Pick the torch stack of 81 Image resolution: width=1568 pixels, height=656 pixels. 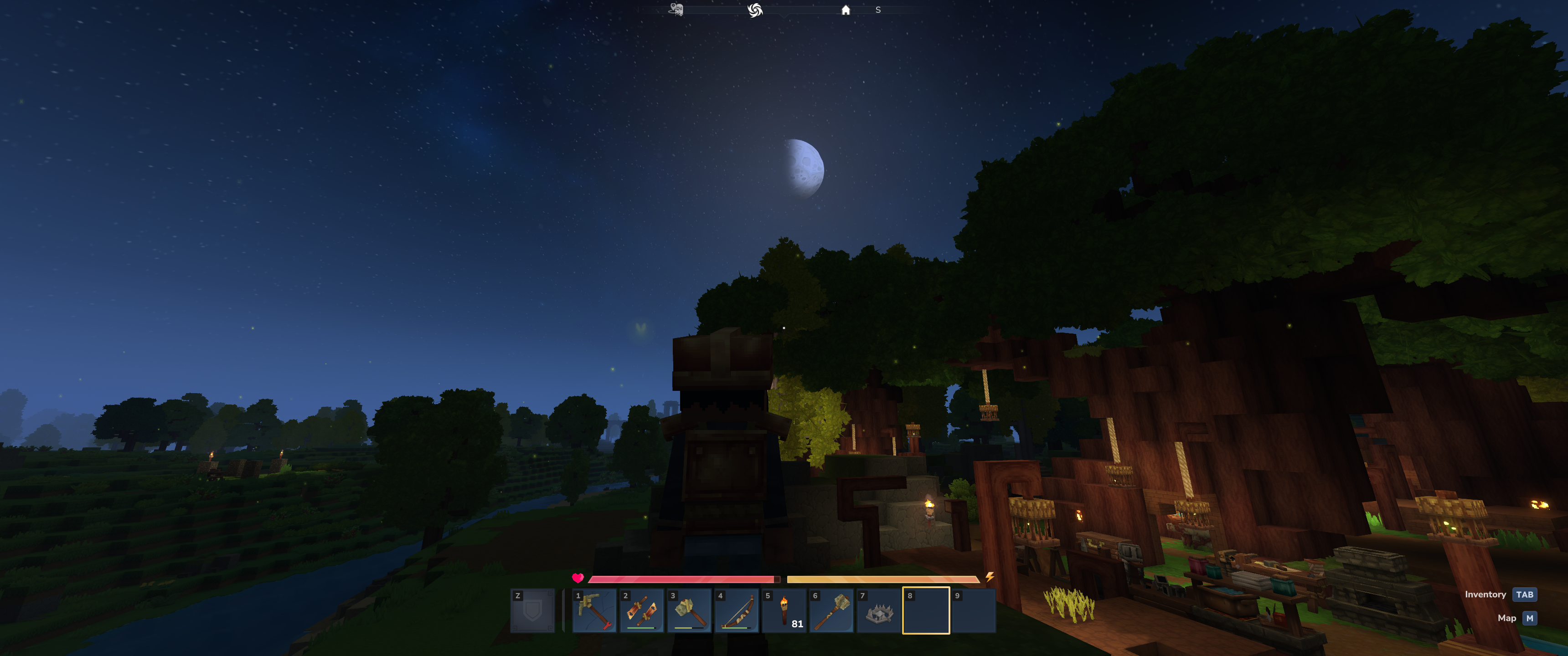[784, 611]
